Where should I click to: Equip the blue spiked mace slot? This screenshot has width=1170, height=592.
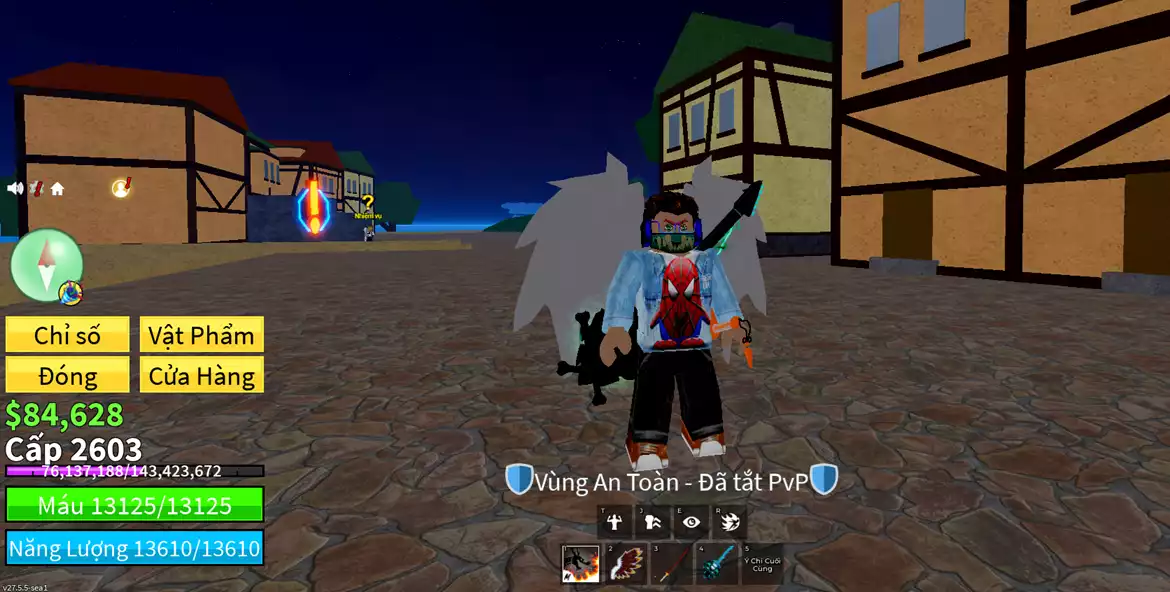point(716,564)
